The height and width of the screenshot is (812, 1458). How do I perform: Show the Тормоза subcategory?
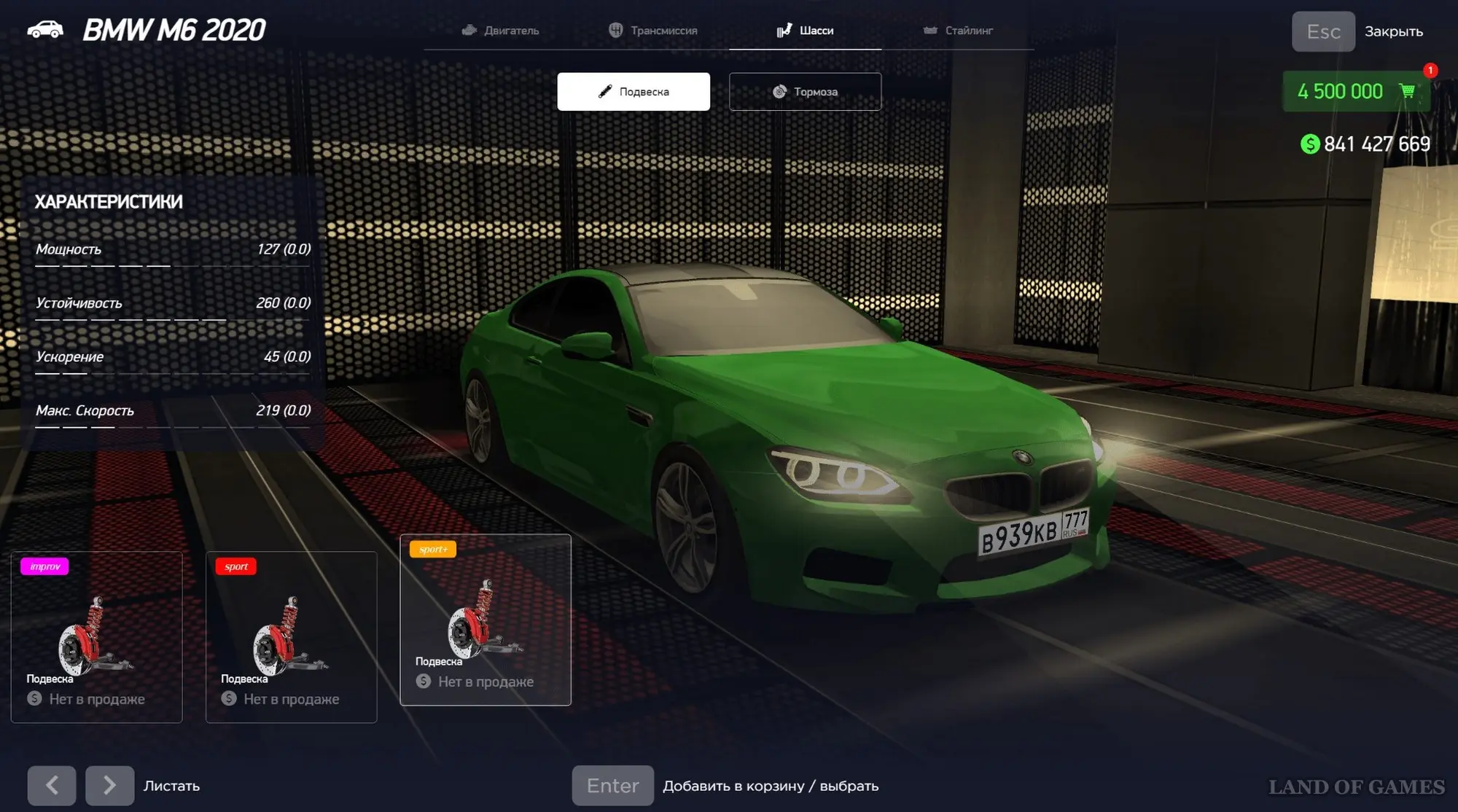(805, 92)
